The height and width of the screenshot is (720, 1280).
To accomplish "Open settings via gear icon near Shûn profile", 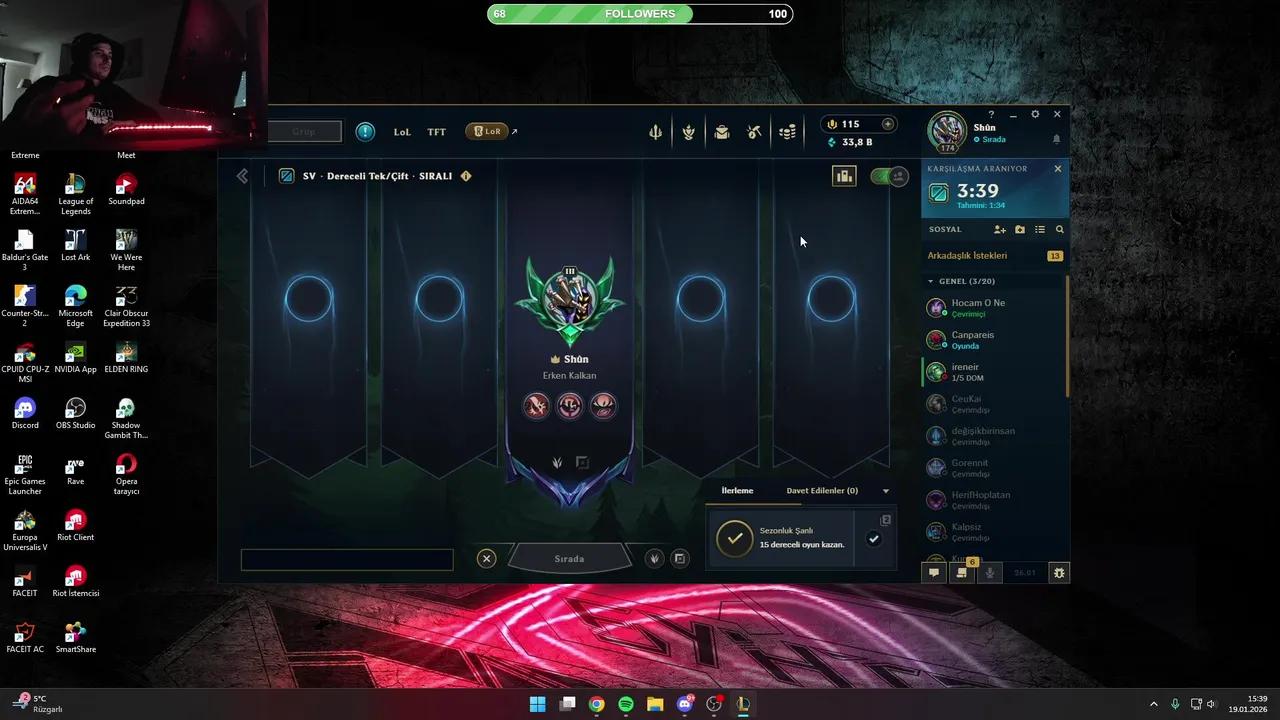I will point(1035,114).
